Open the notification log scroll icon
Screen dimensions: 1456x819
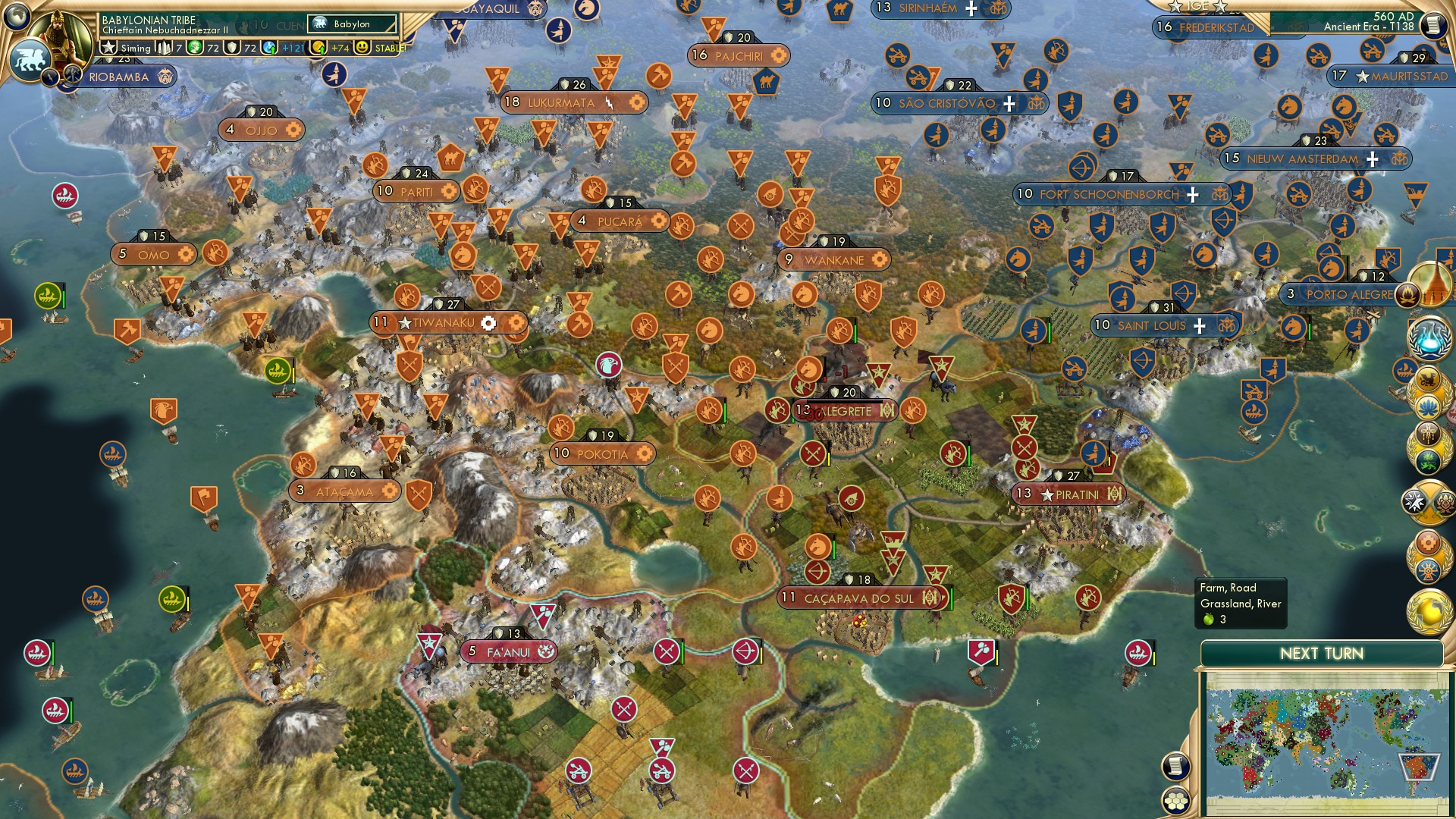(x=1175, y=766)
